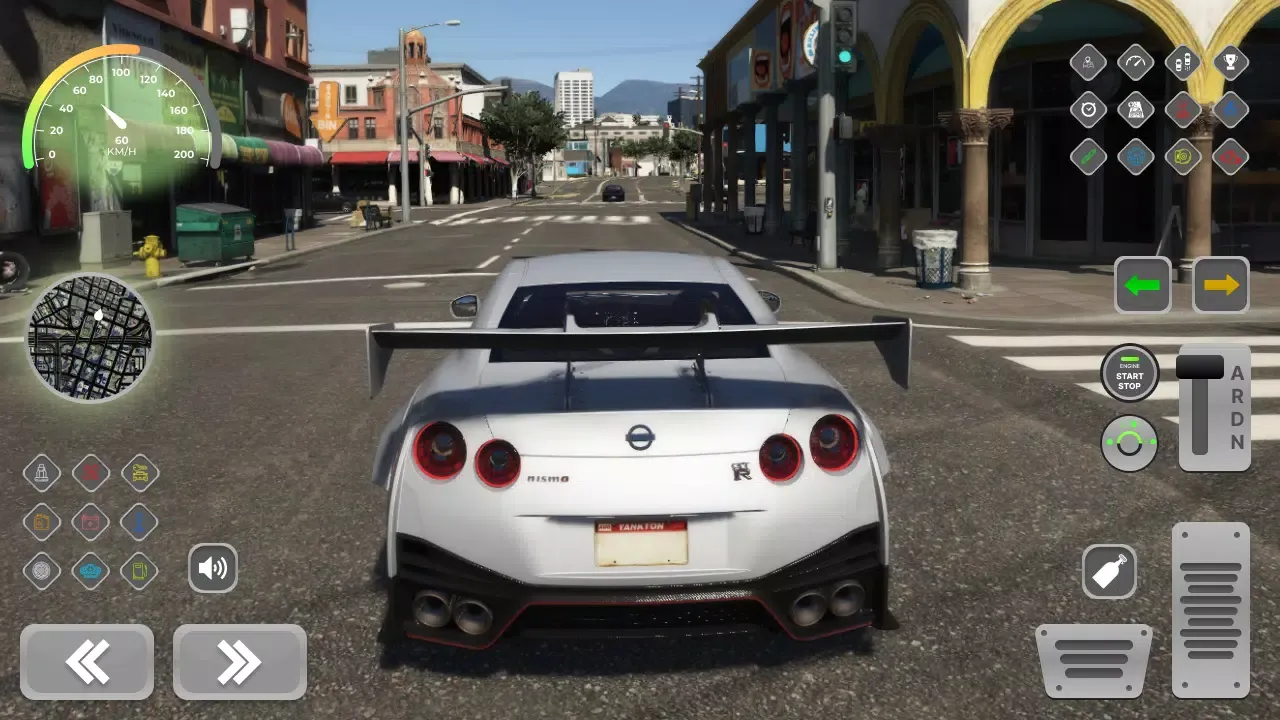The image size is (1280, 720).
Task: Open the parking mode cars icon
Action: click(x=1181, y=62)
